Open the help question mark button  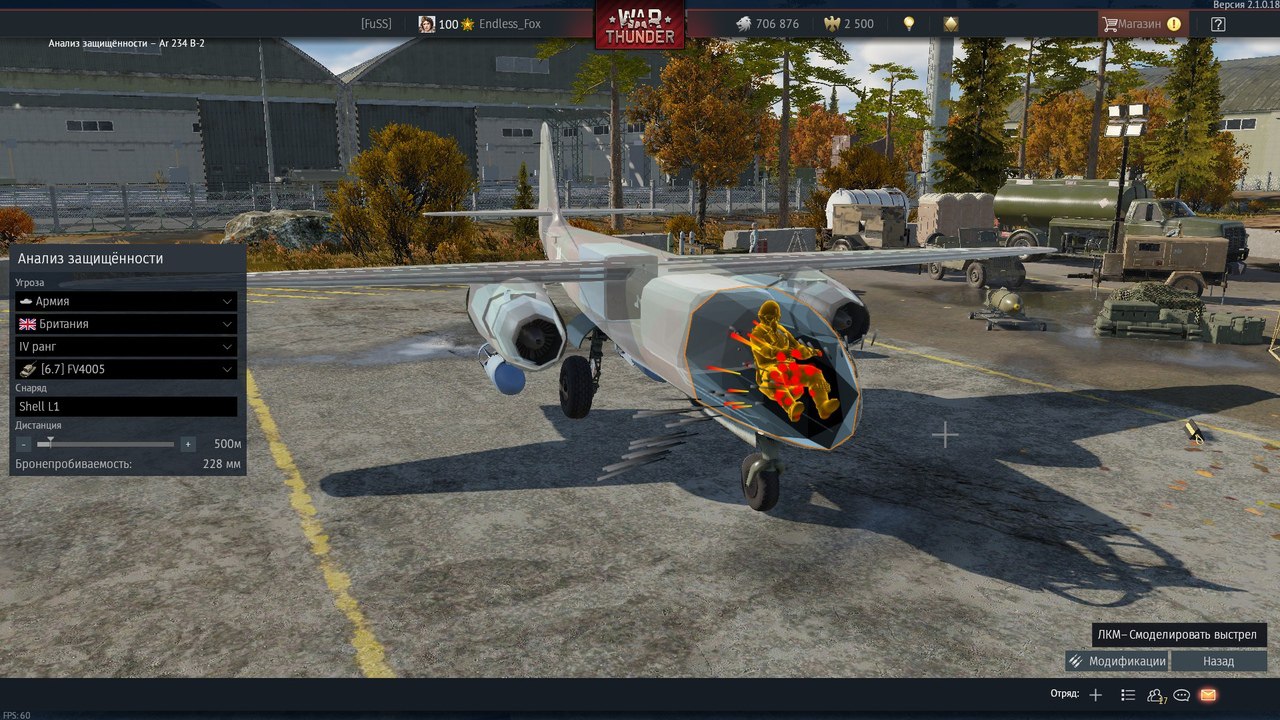[x=1218, y=24]
